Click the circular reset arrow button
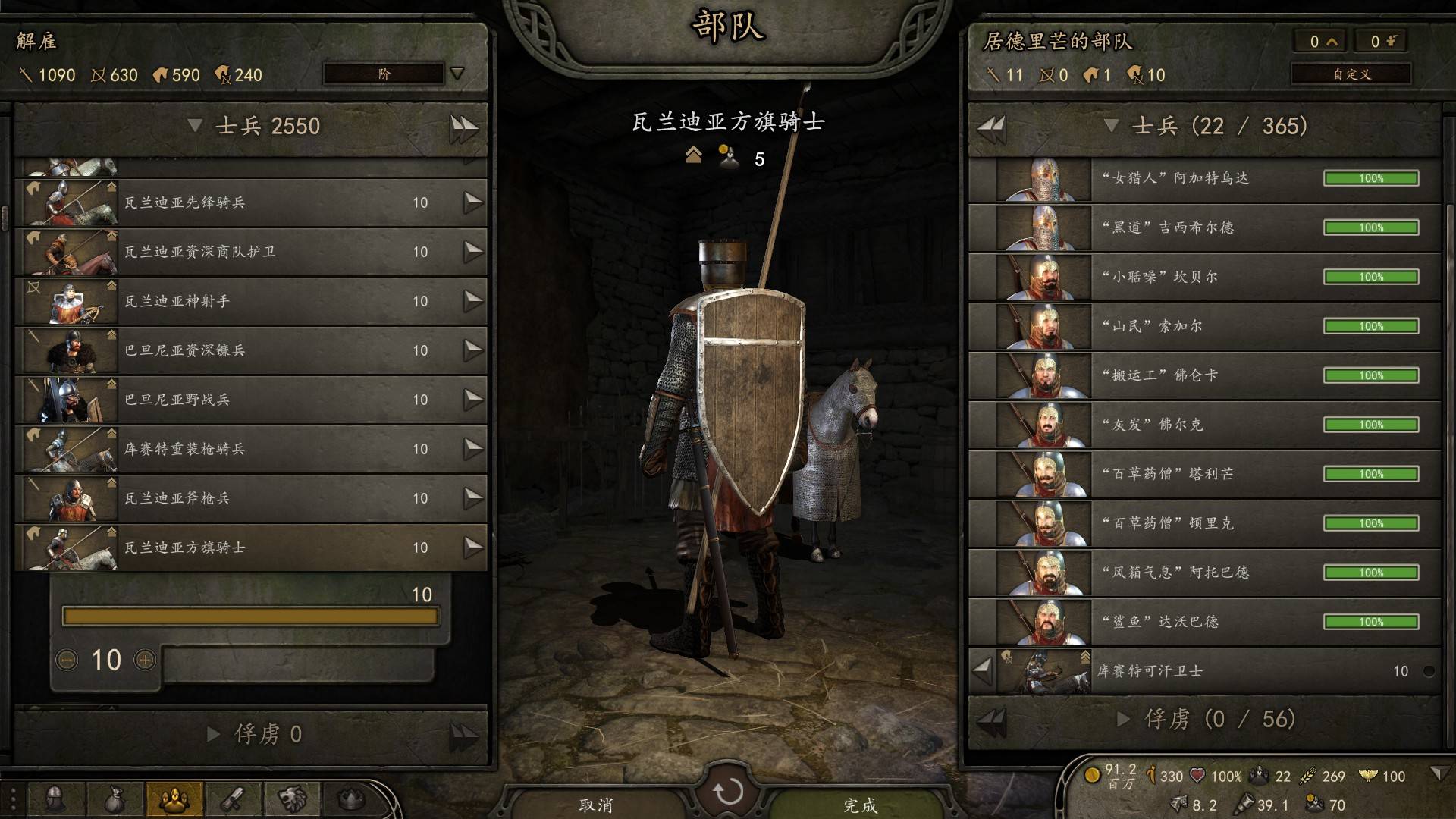The image size is (1456, 819). coord(728,792)
